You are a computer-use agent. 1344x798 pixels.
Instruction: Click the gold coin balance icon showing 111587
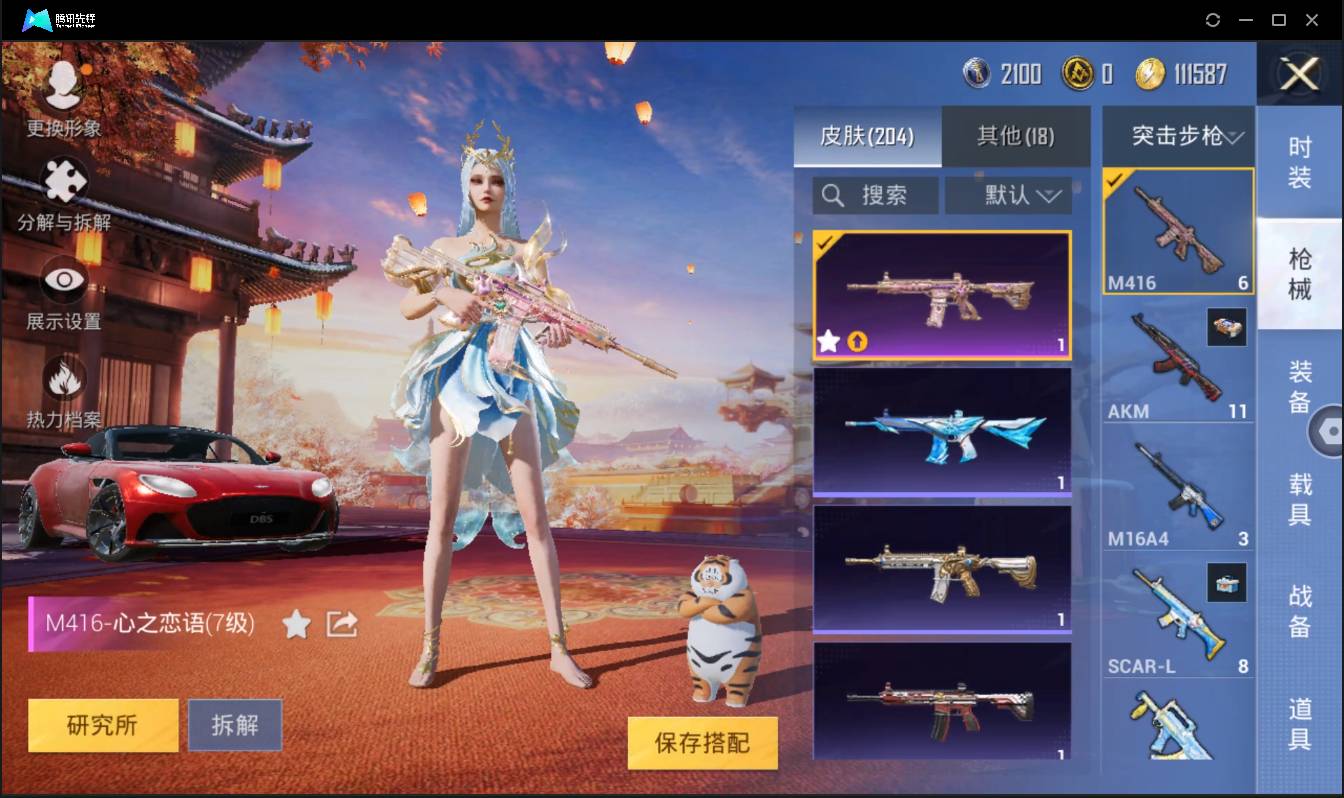(1152, 74)
